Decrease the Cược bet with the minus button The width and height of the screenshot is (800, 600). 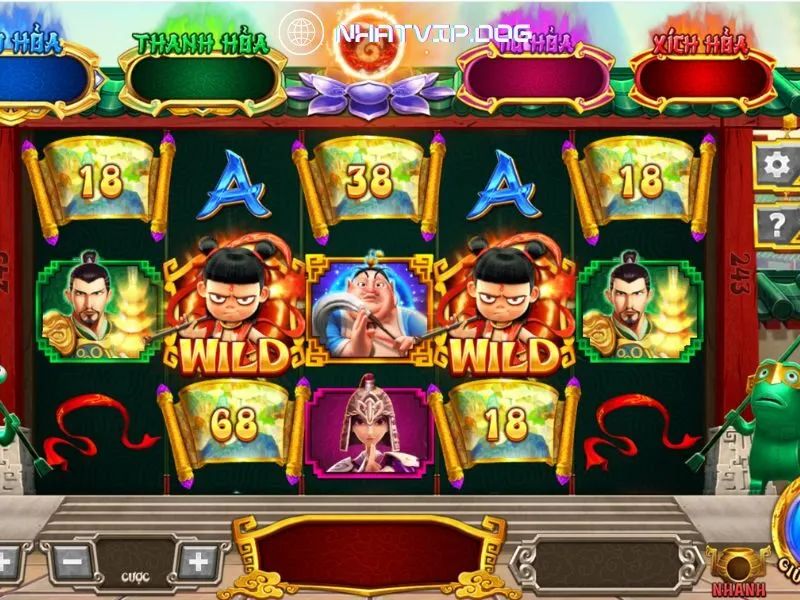click(72, 562)
